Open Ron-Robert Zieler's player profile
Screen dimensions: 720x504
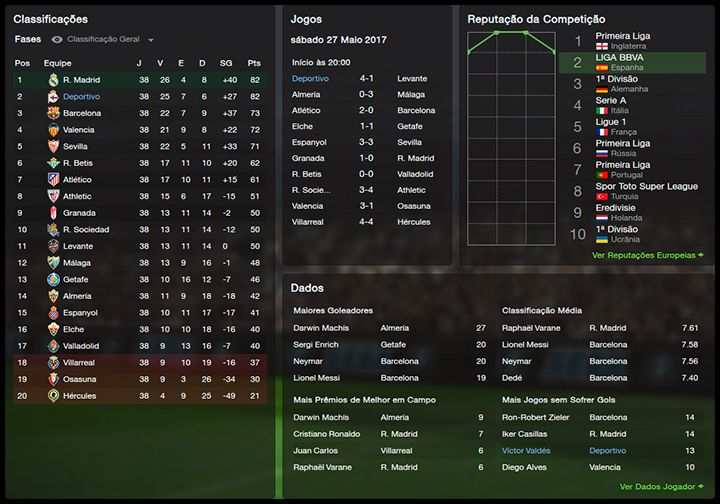tap(536, 417)
